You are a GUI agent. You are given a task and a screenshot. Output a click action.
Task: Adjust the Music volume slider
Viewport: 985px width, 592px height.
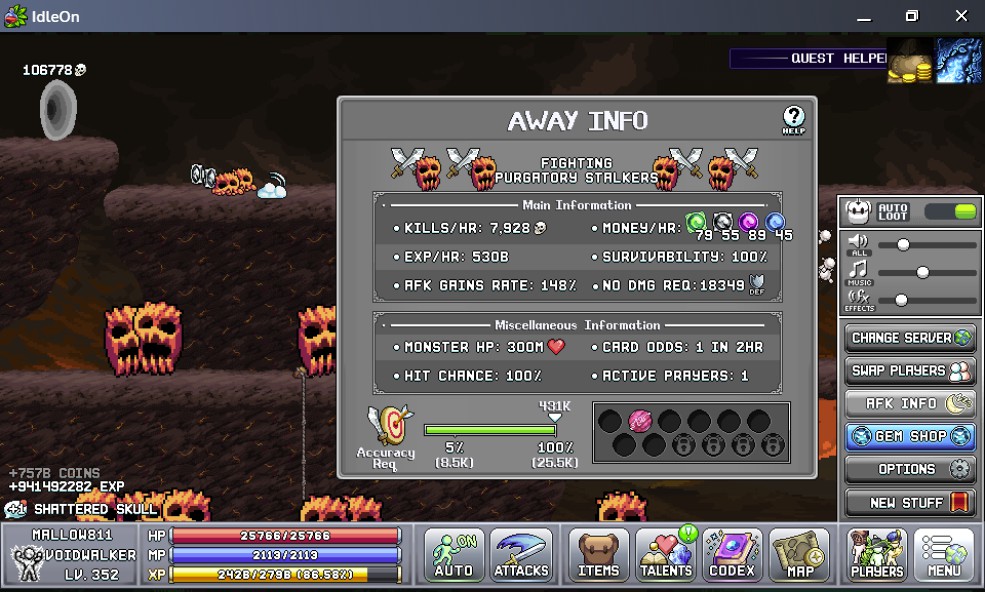click(922, 272)
